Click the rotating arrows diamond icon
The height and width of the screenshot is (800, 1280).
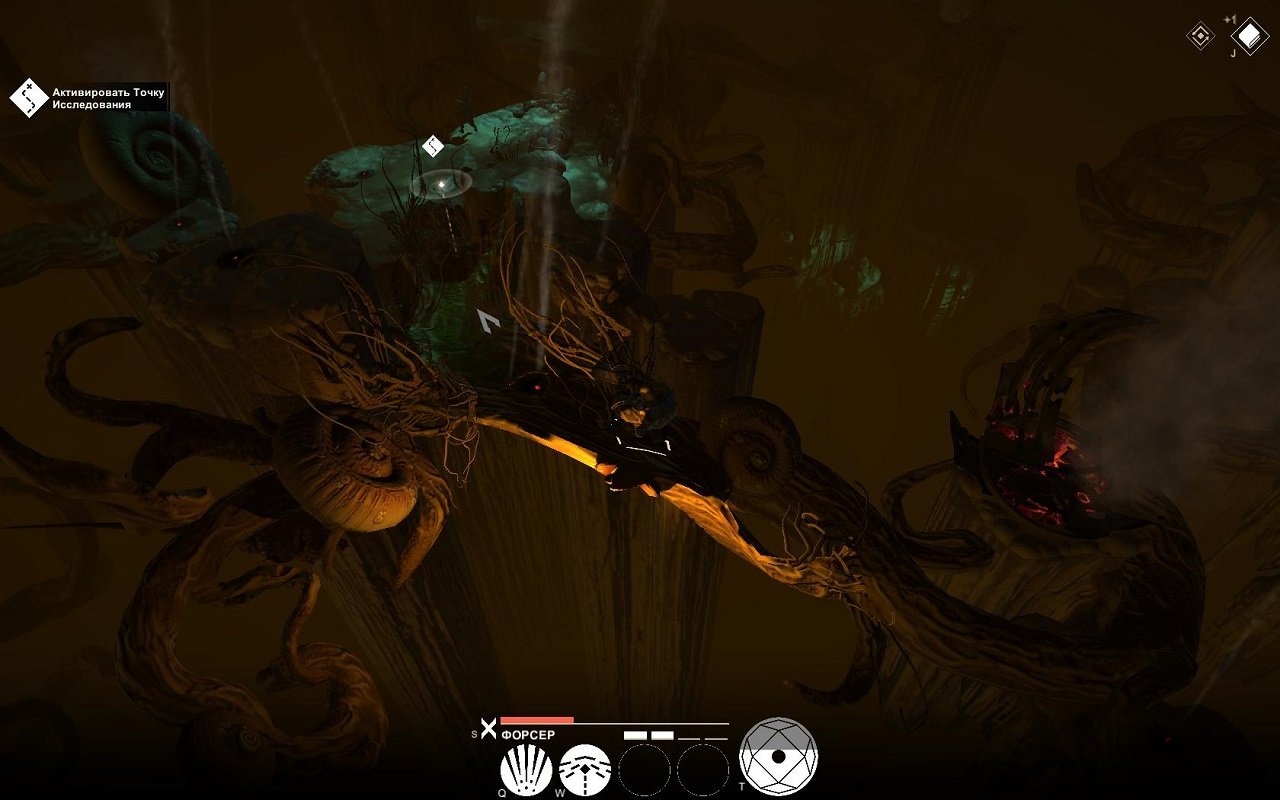tap(1200, 37)
